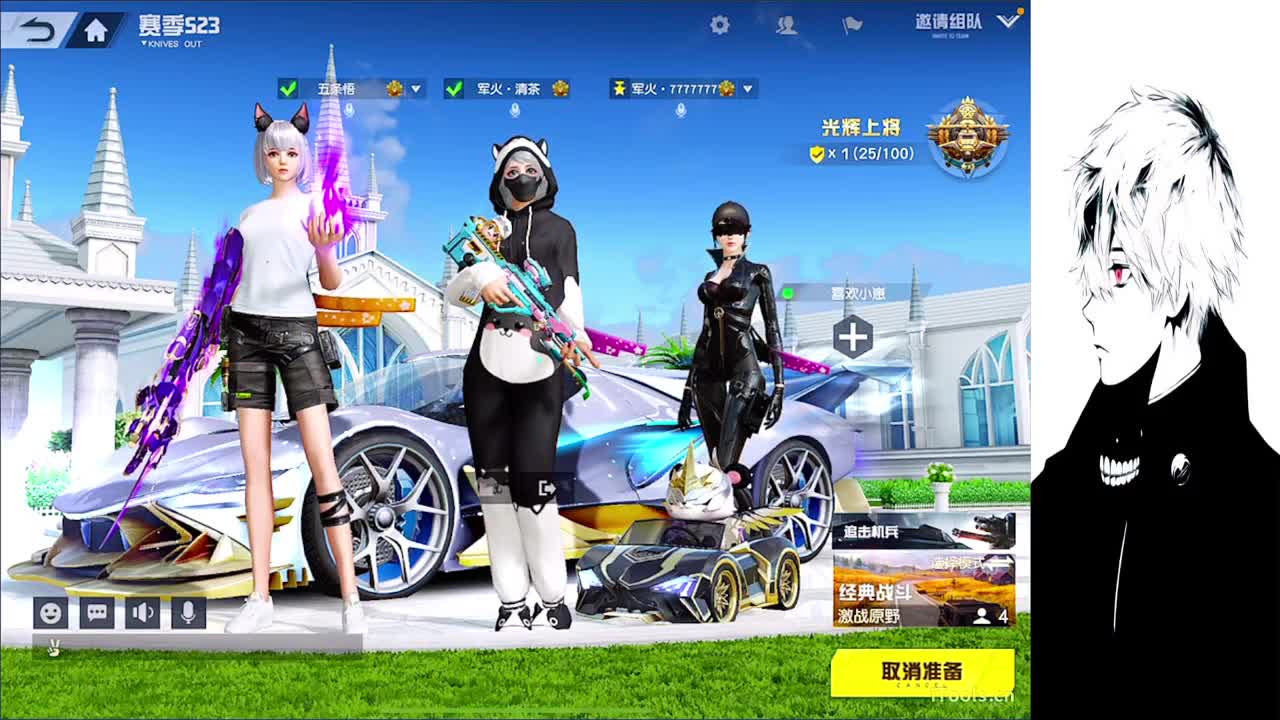Viewport: 1280px width, 720px height.
Task: Toggle the ready checkmark next to 军火·清茶
Action: click(x=454, y=88)
